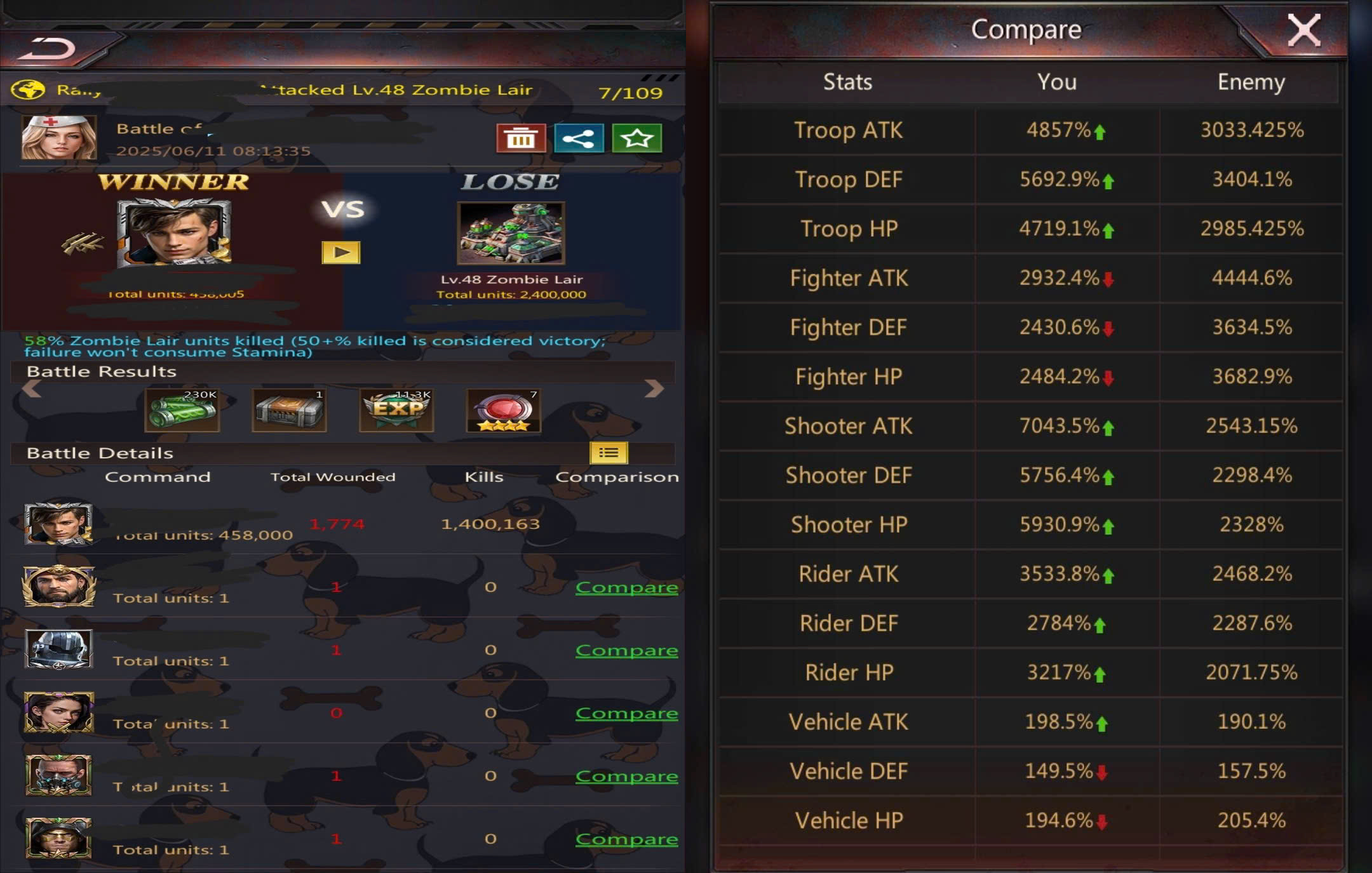Open the winner's commander portrait

pos(174,233)
